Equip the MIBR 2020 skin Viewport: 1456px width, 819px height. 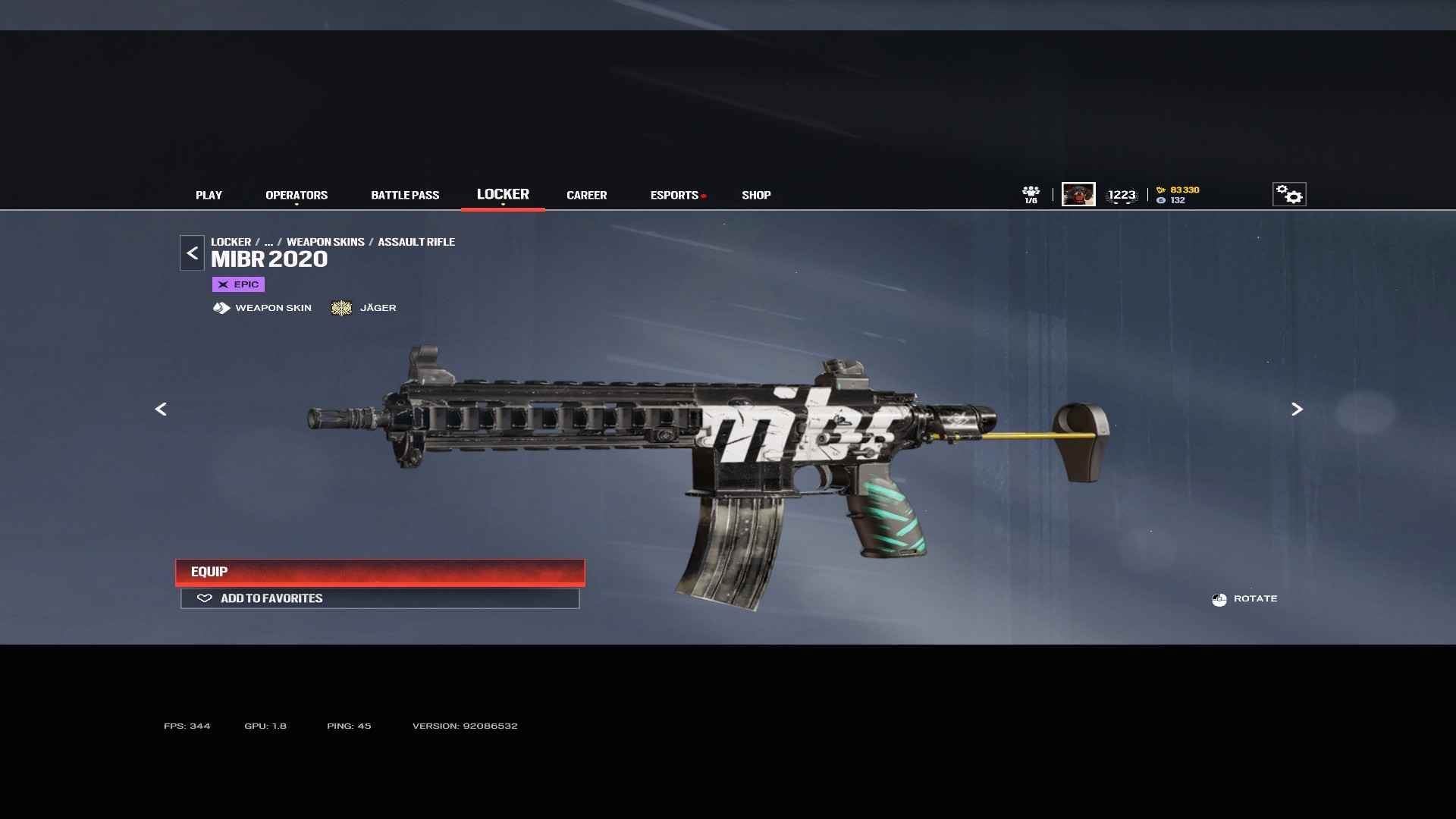click(380, 572)
